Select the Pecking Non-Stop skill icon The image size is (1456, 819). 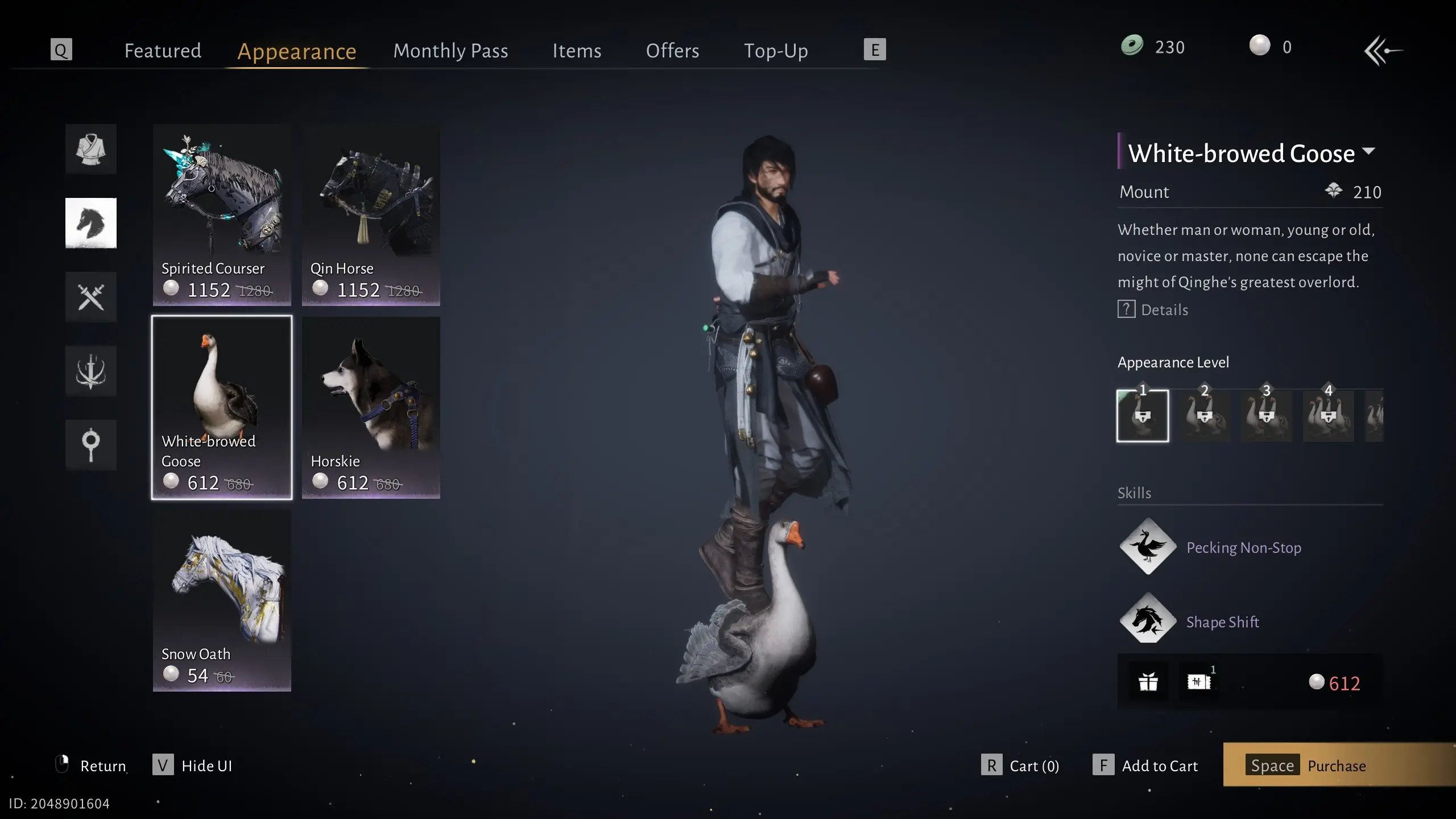point(1148,547)
